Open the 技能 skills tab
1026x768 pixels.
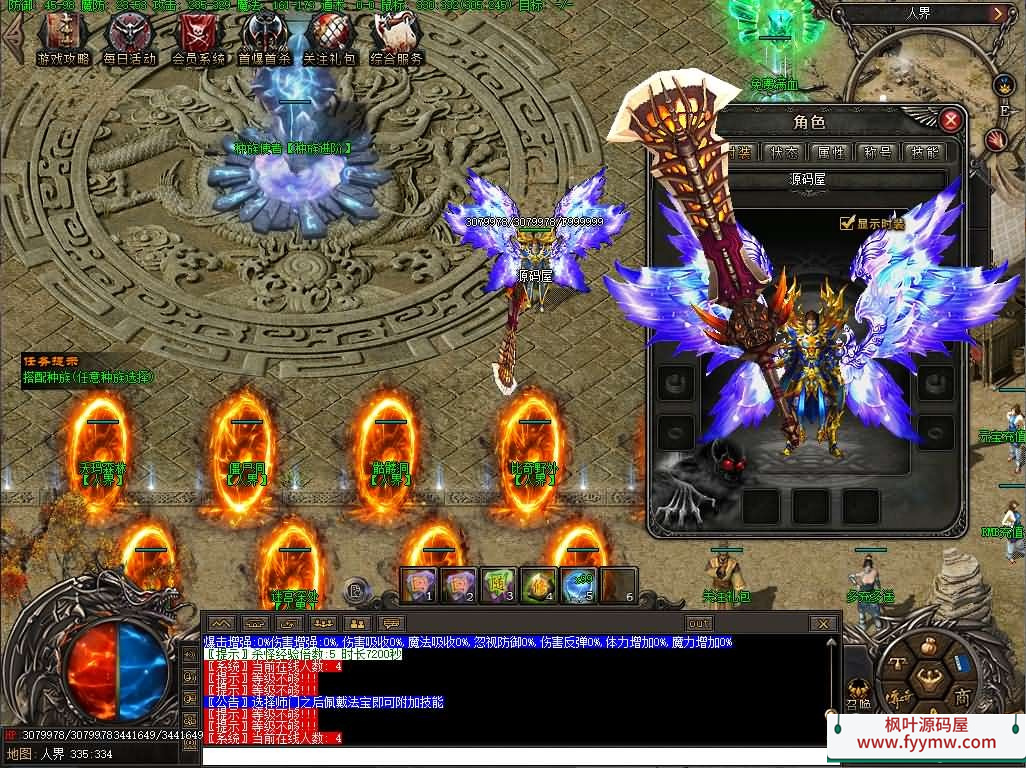pos(922,152)
